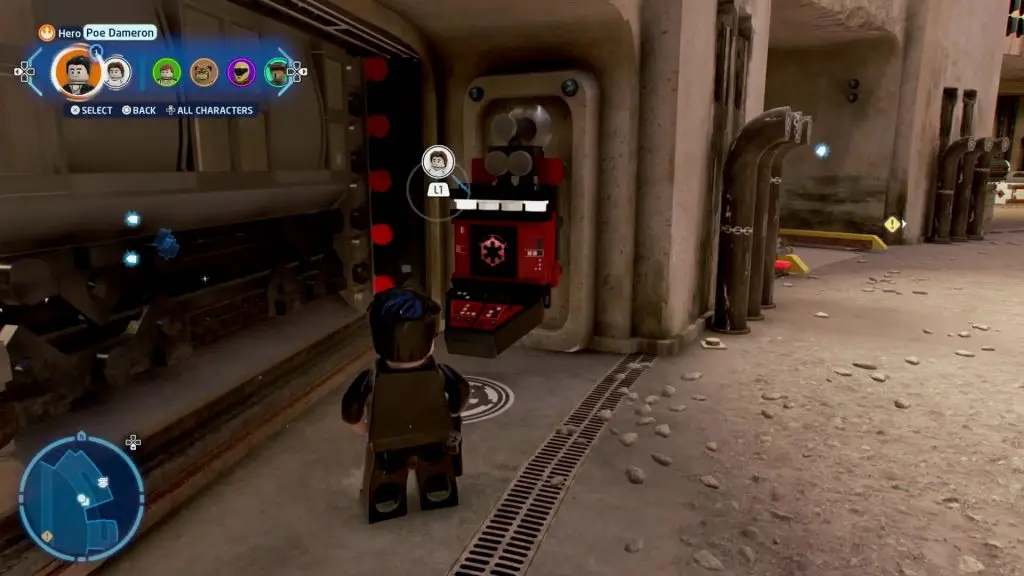
Task: Select the terminal marker on the minimap
Action: [x=102, y=483]
